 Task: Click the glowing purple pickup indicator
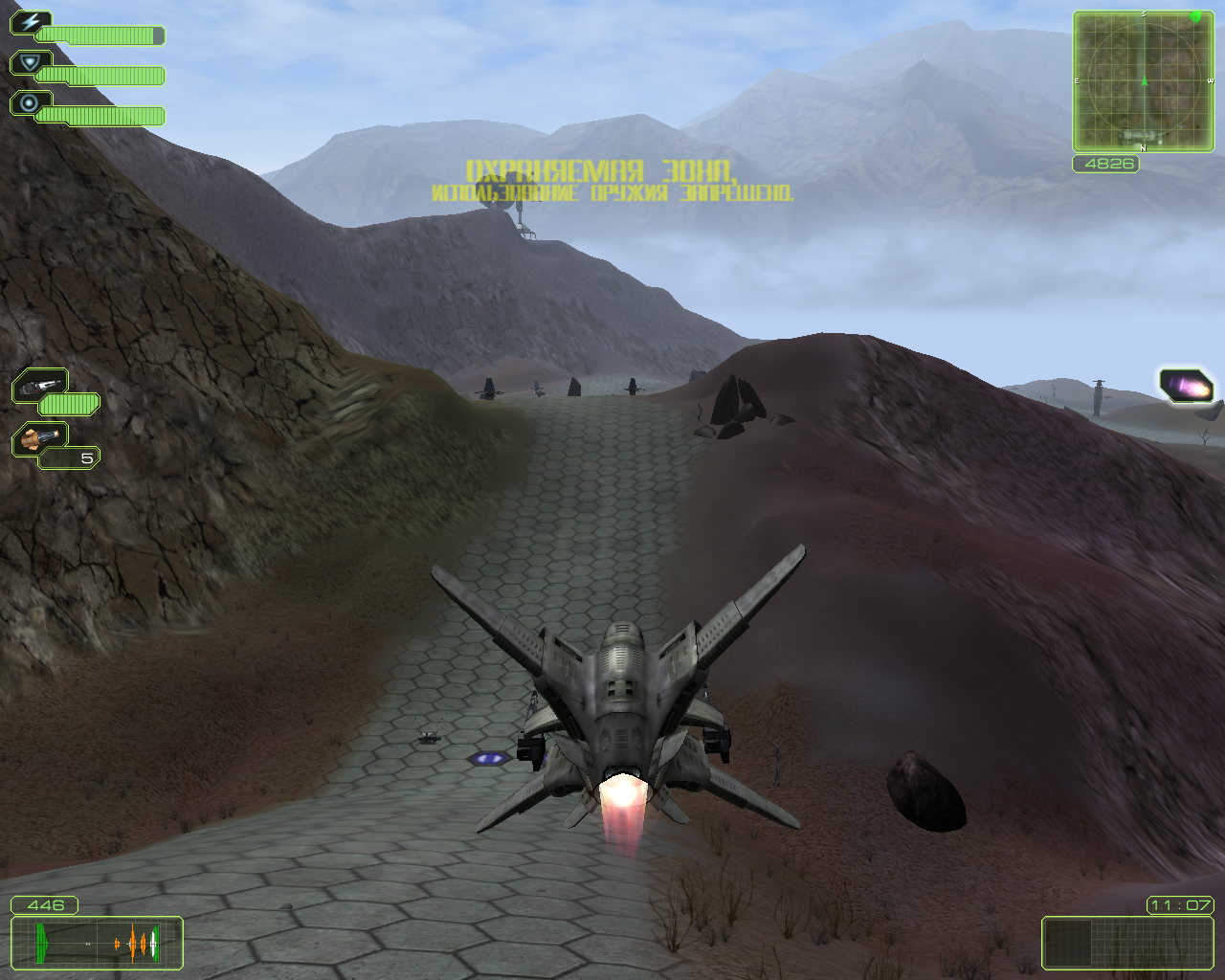[x=1187, y=384]
